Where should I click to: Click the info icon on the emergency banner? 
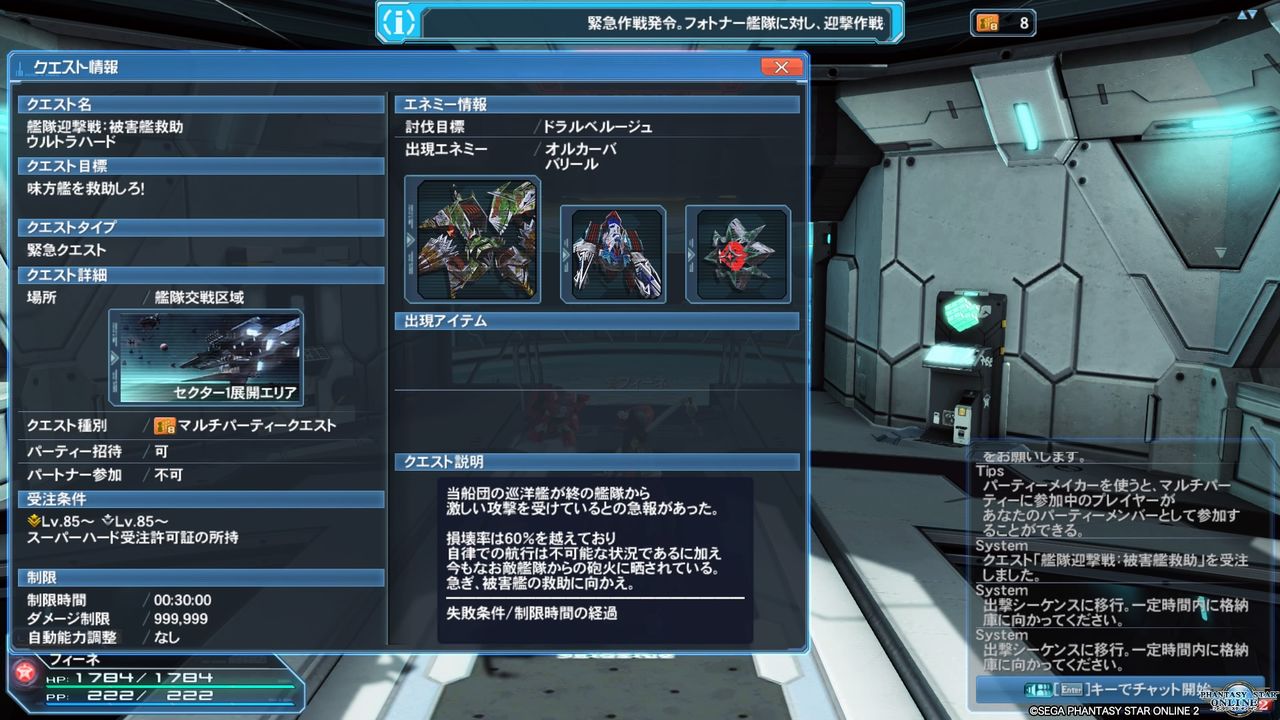click(x=397, y=22)
